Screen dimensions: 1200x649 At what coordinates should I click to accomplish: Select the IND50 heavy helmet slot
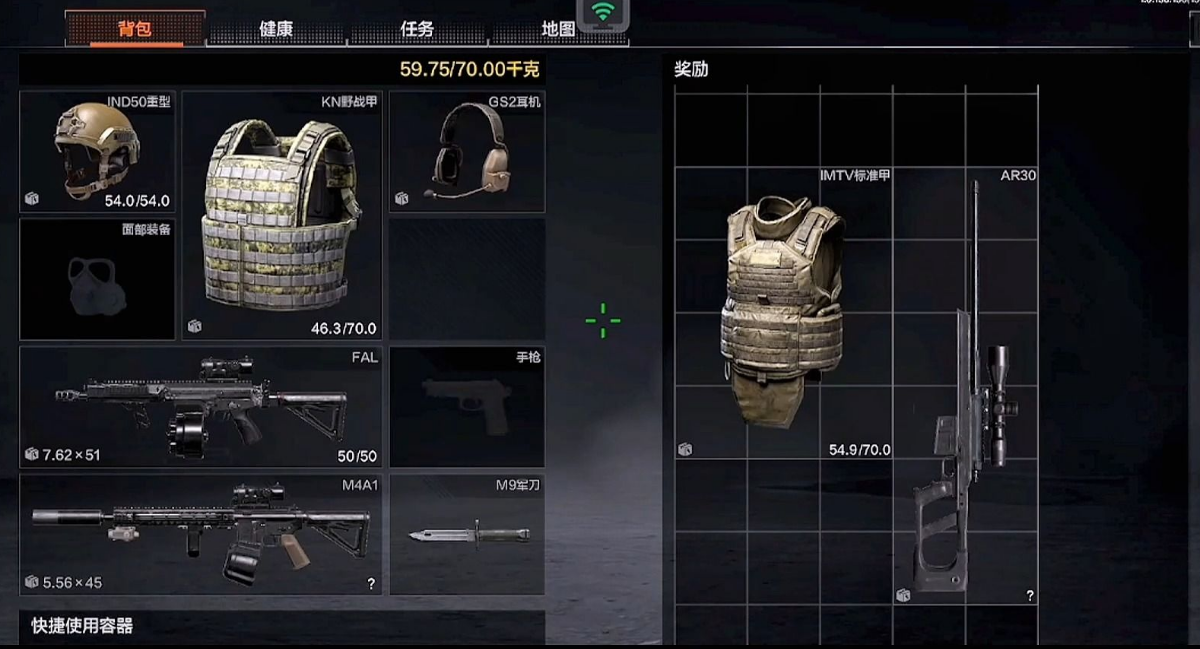(97, 152)
